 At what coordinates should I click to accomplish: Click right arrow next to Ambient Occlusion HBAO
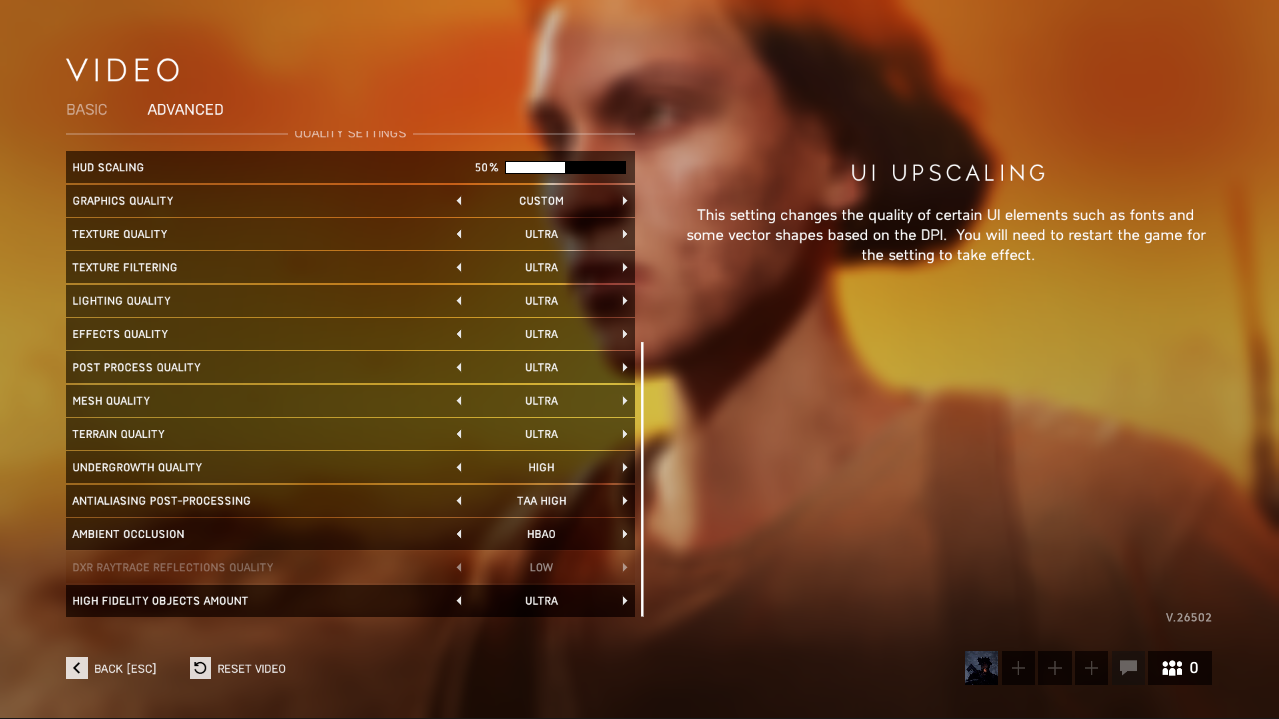click(625, 534)
